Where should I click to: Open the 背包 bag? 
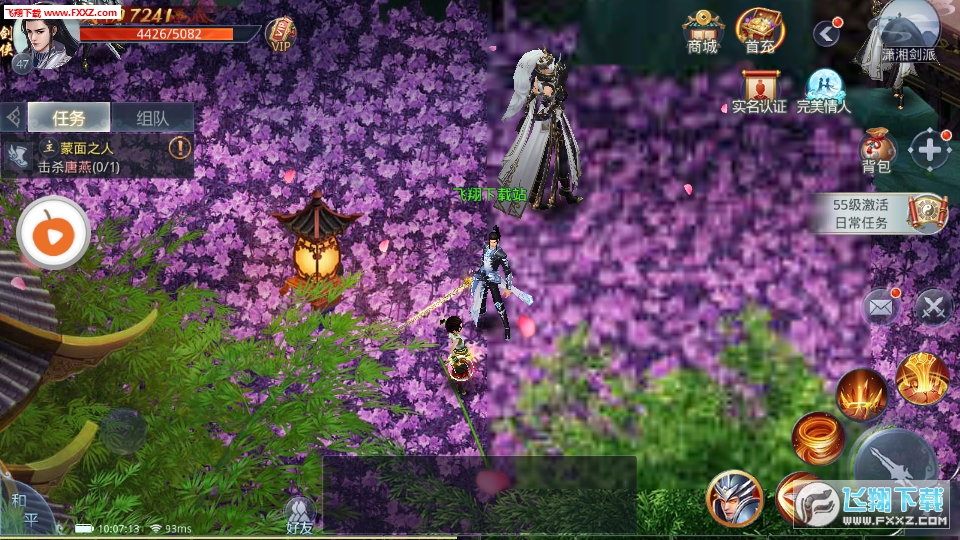click(877, 150)
